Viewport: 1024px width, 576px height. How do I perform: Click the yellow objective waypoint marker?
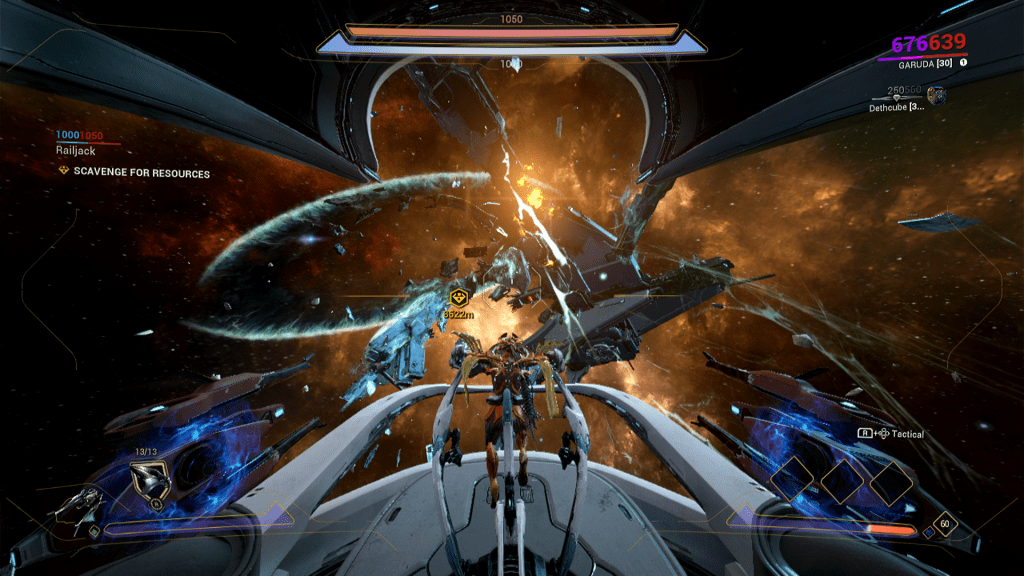click(459, 297)
